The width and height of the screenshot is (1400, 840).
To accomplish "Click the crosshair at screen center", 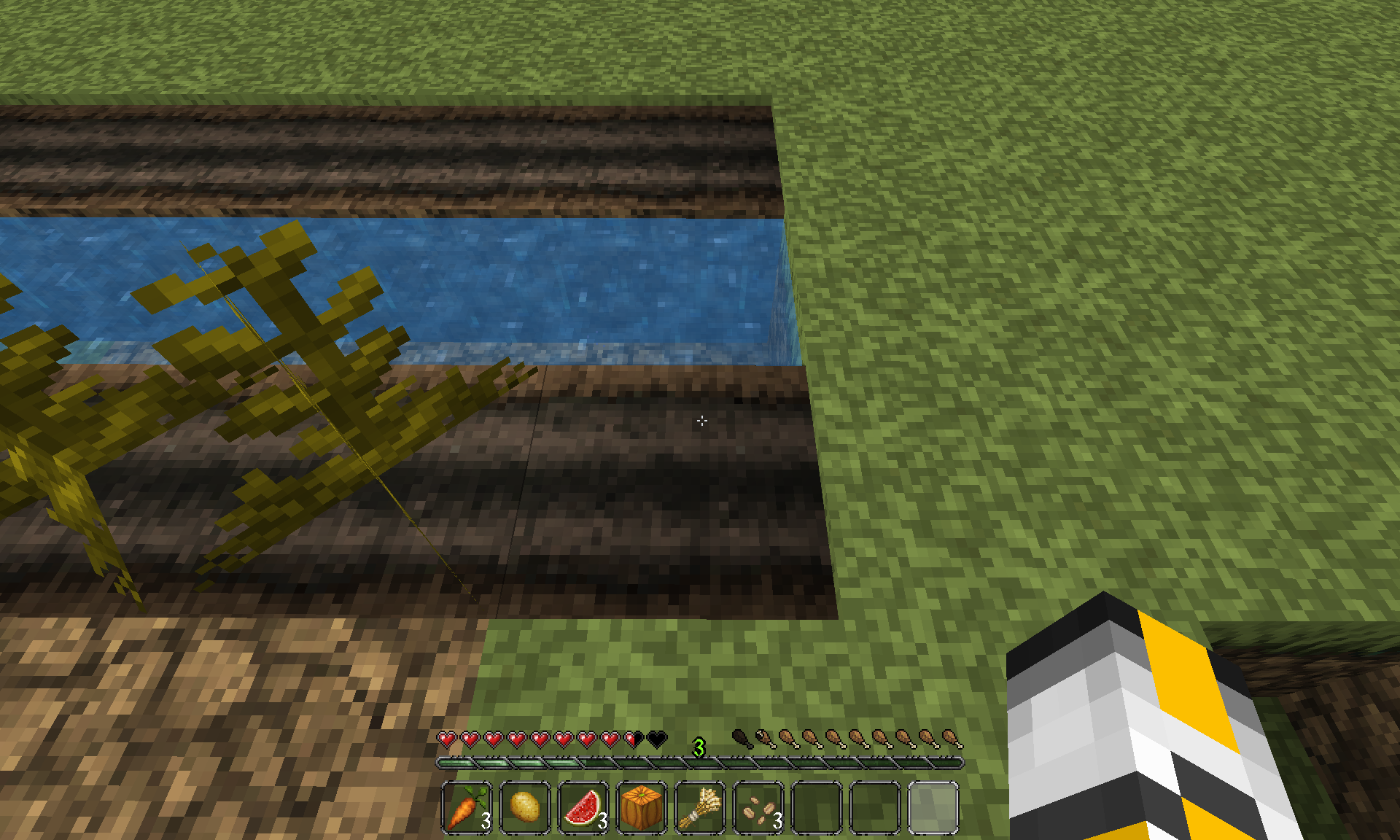I will [x=701, y=420].
